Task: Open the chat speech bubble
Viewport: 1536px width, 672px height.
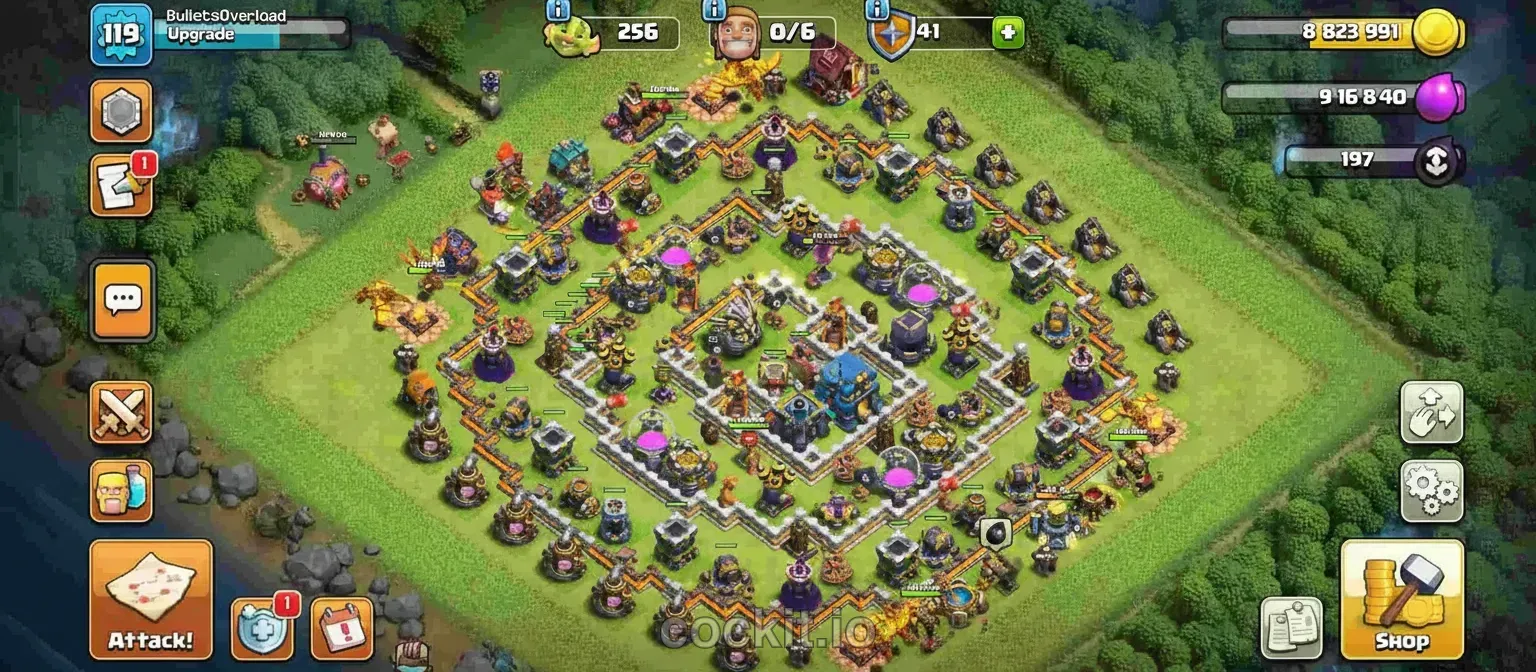Action: (x=122, y=300)
